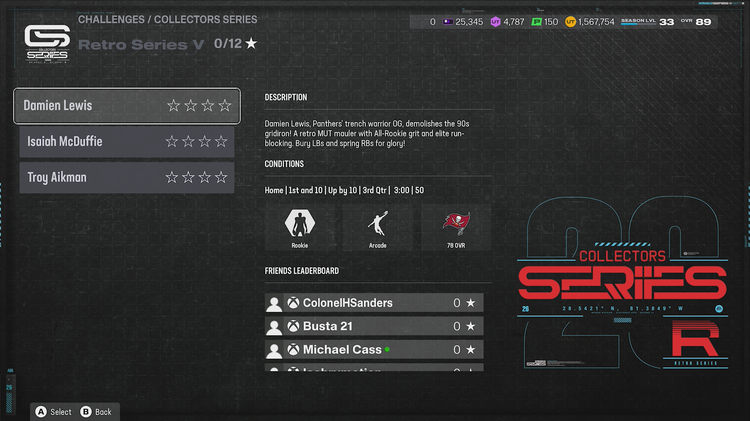Select the Rookie difficulty tile
Screen dimensions: 750x421
point(300,227)
